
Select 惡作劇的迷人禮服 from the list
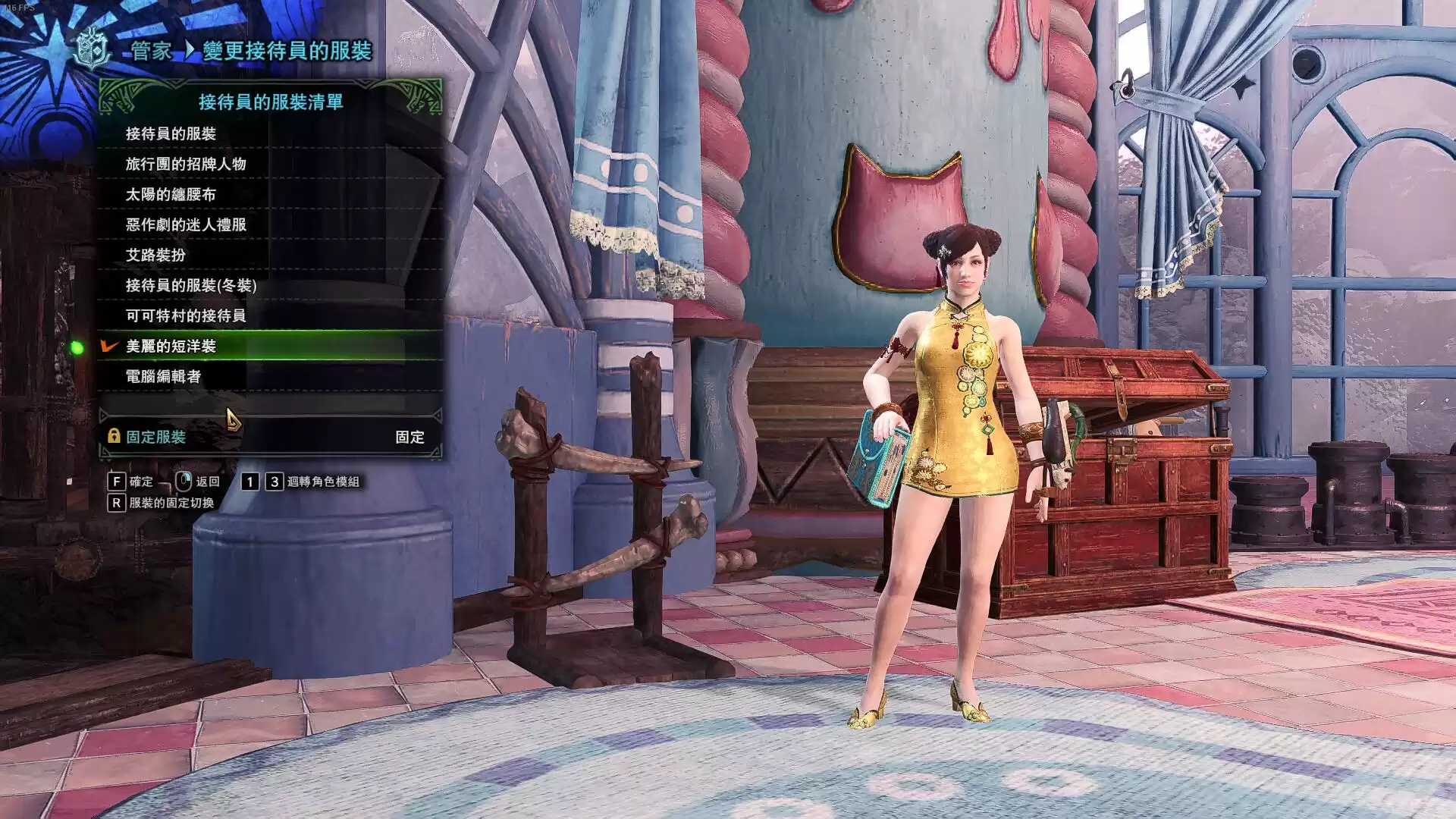point(186,224)
